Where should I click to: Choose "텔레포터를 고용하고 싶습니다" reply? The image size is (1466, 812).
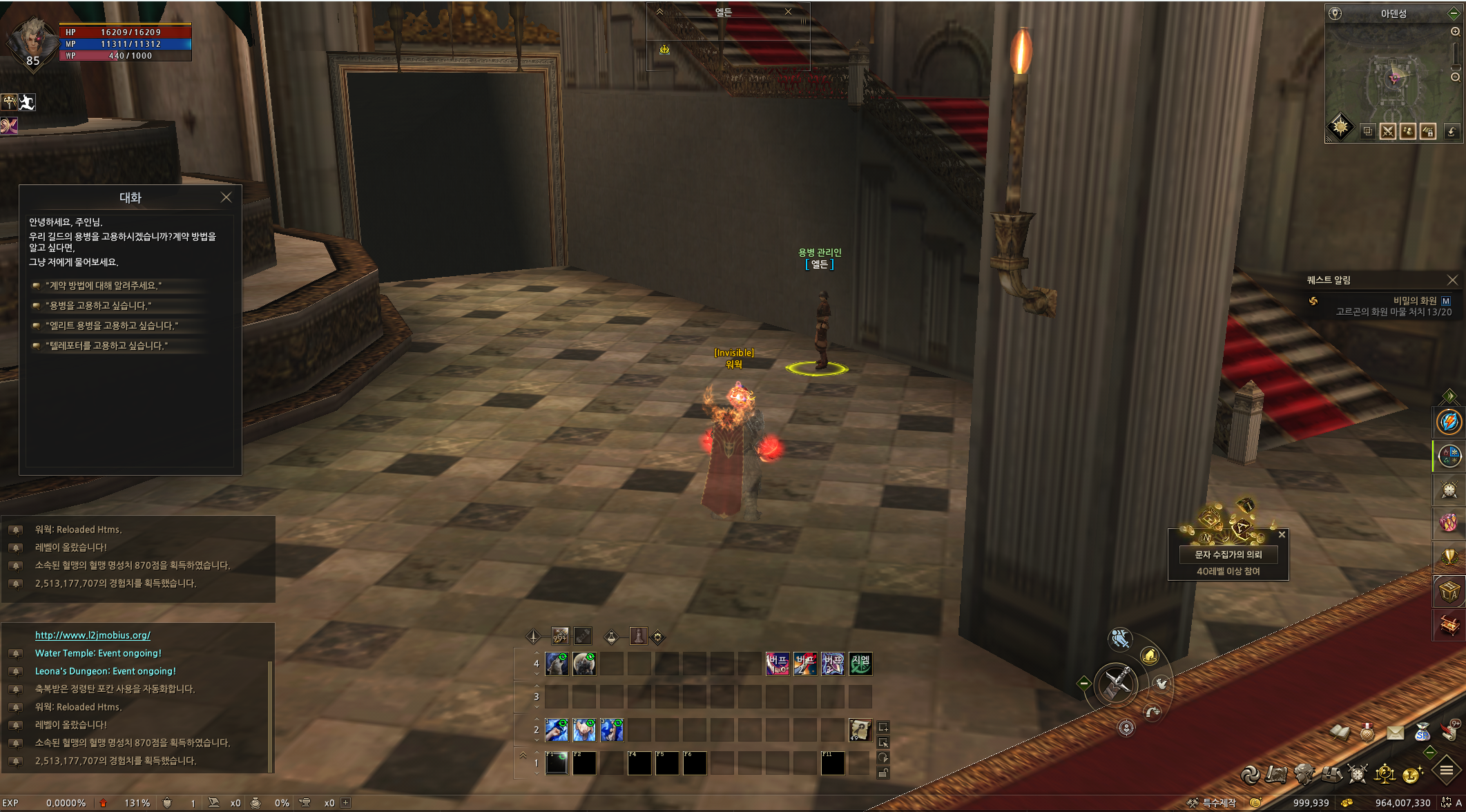click(x=106, y=346)
